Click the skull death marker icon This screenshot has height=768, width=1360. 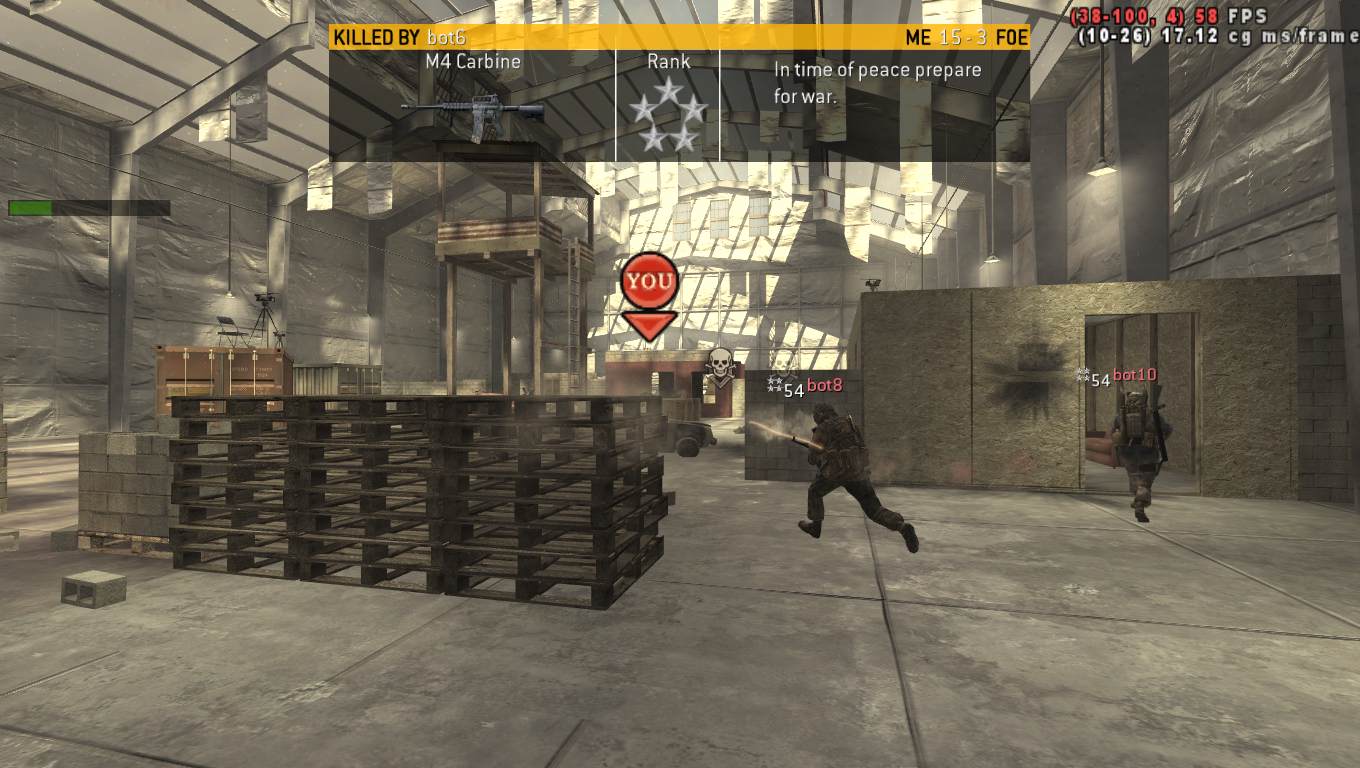719,367
